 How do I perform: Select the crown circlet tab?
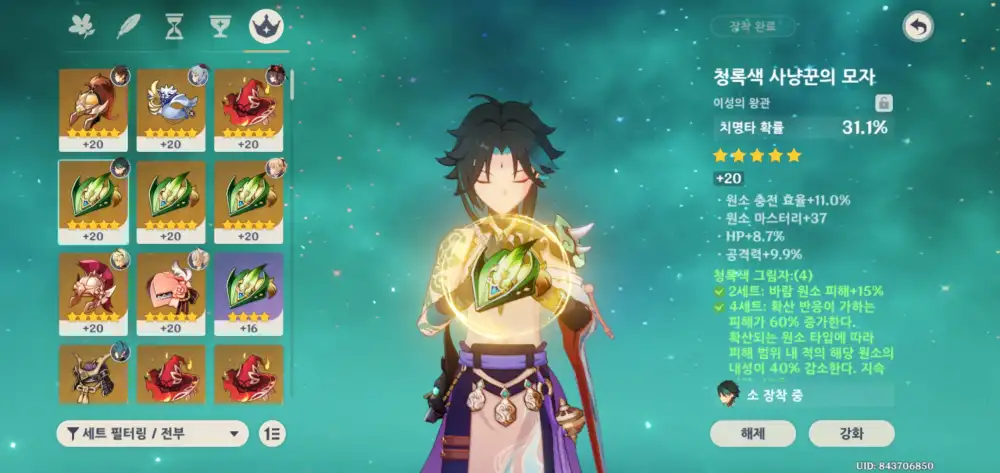267,26
